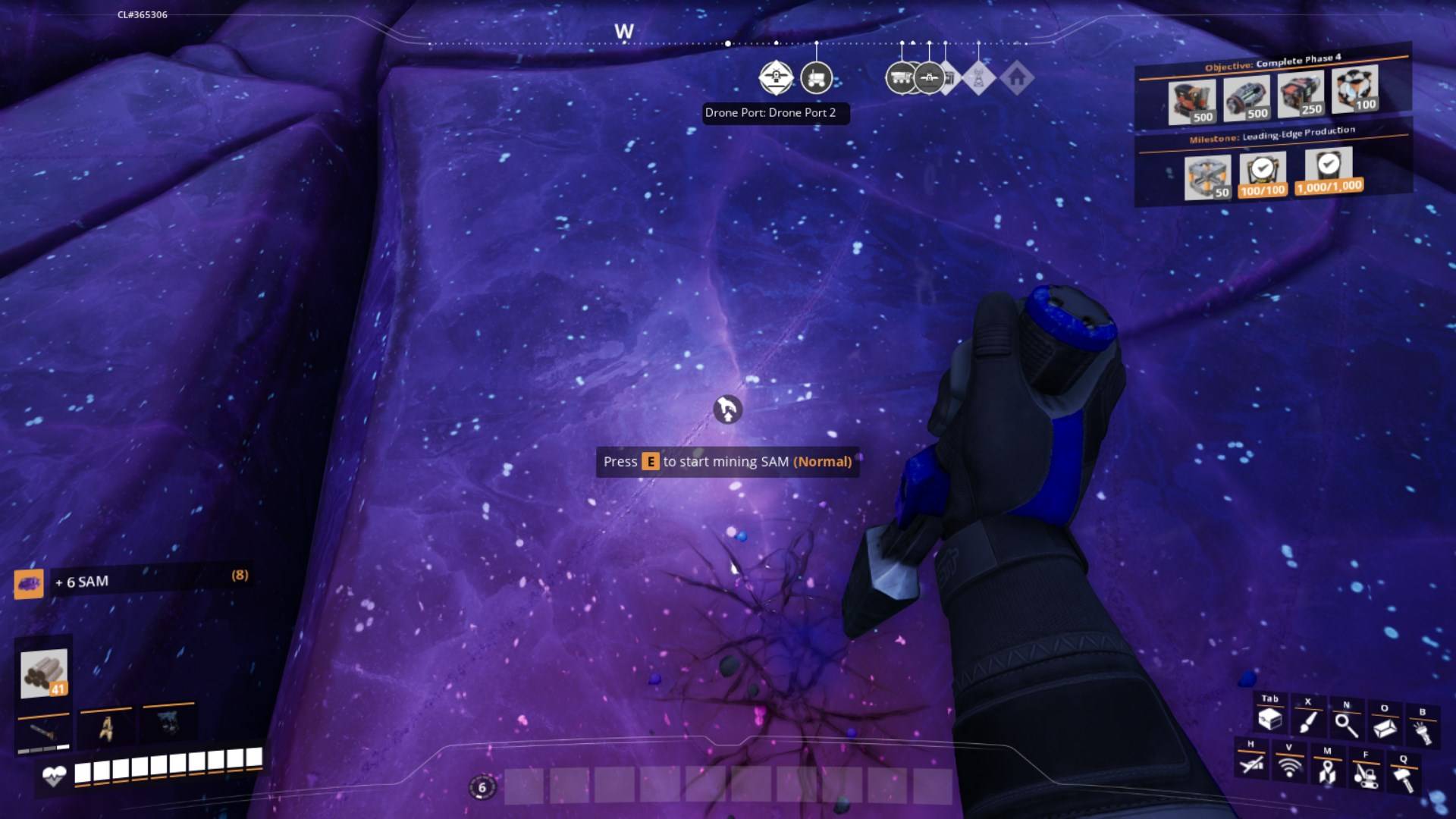Select the paintbrush customizer shortcut
This screenshot has height=819, width=1456.
coord(1307,721)
